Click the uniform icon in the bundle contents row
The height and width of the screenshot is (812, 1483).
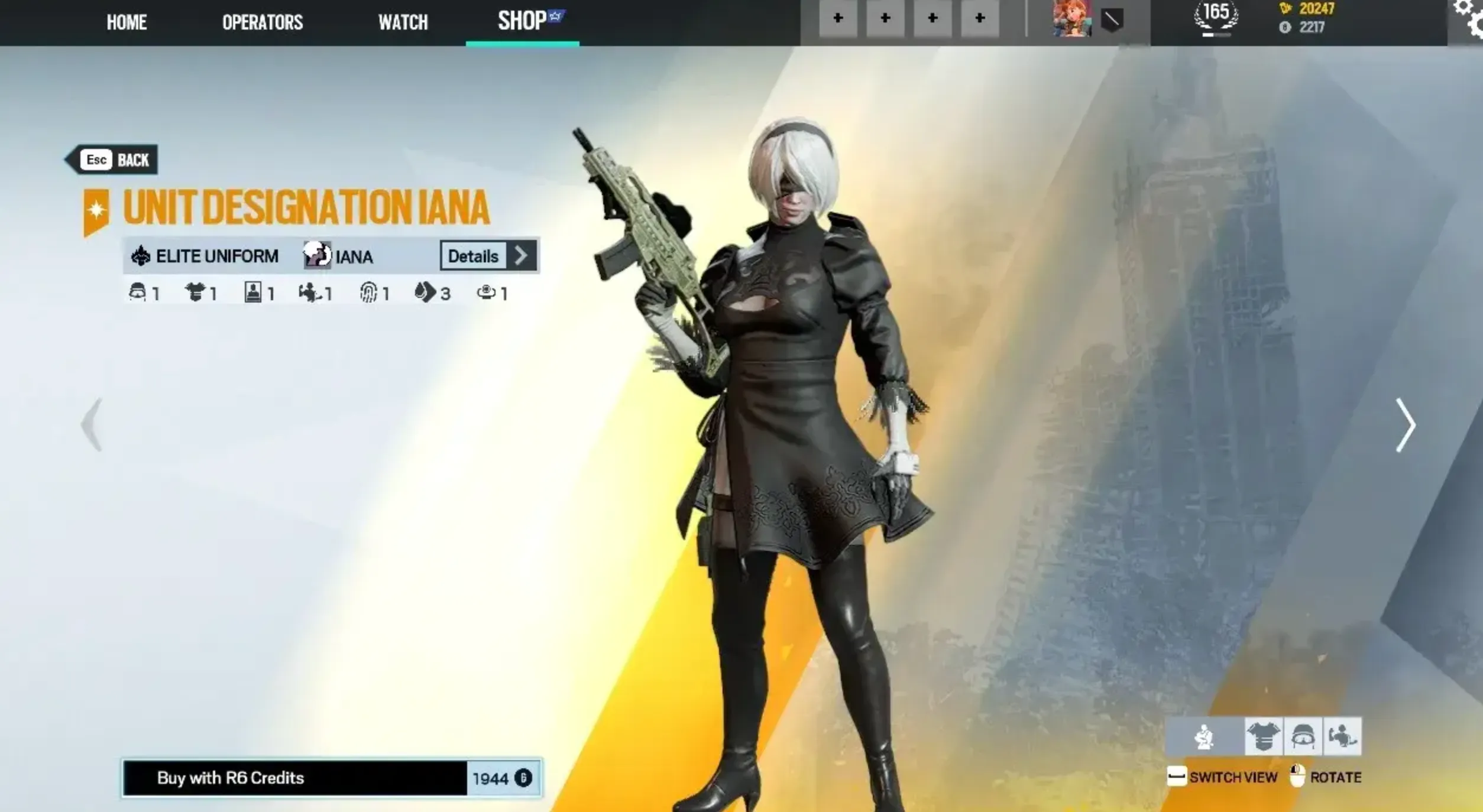[195, 291]
